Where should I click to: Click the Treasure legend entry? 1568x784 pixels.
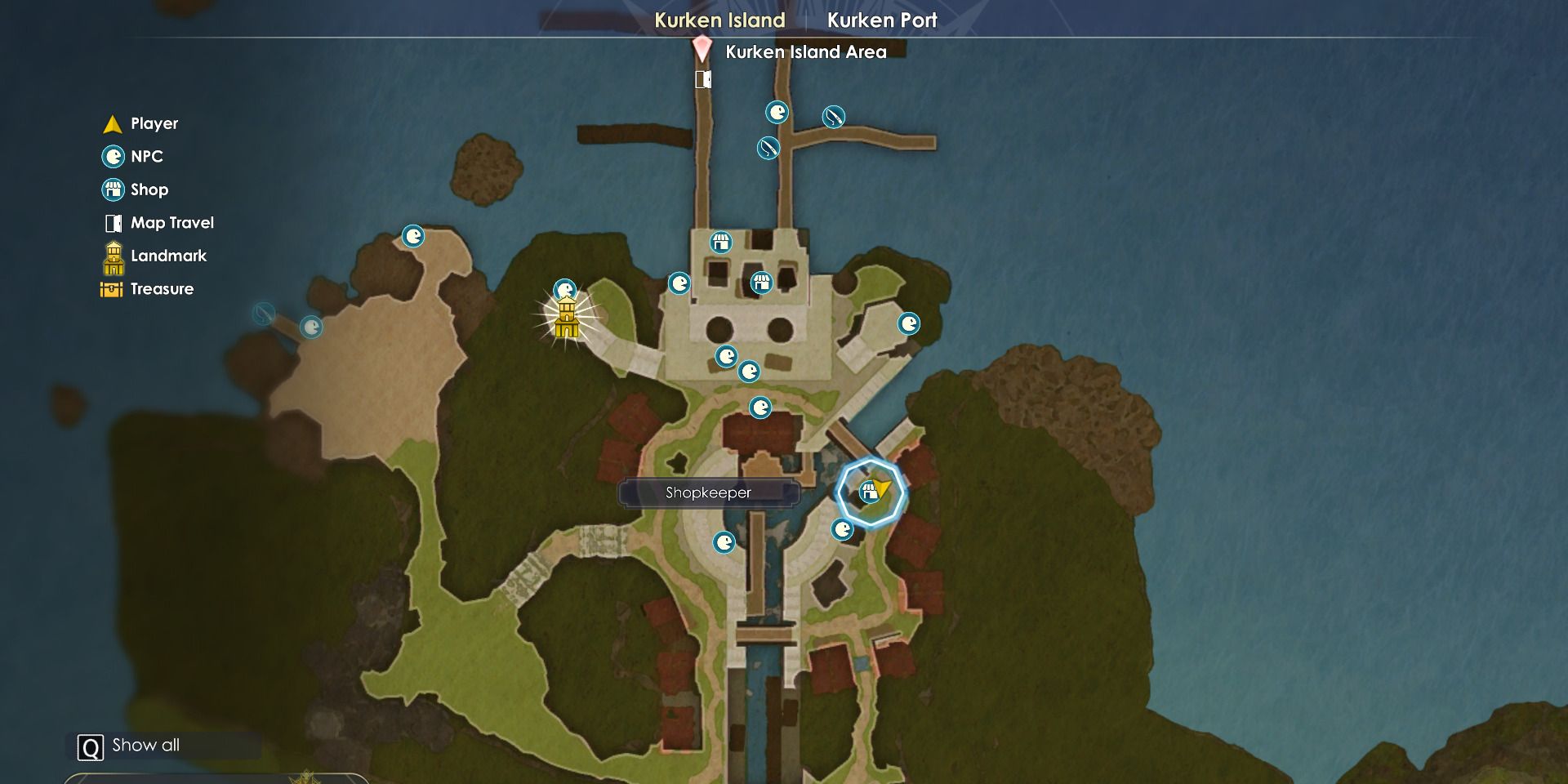(162, 288)
